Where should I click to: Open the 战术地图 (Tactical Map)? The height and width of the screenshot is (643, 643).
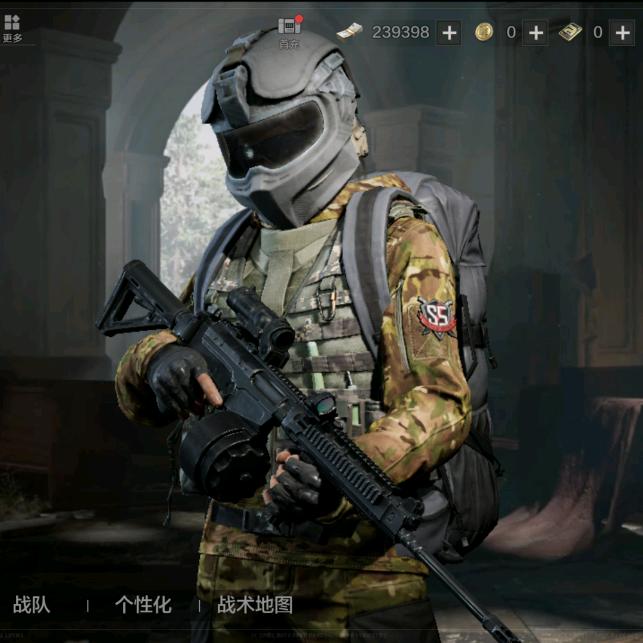255,604
